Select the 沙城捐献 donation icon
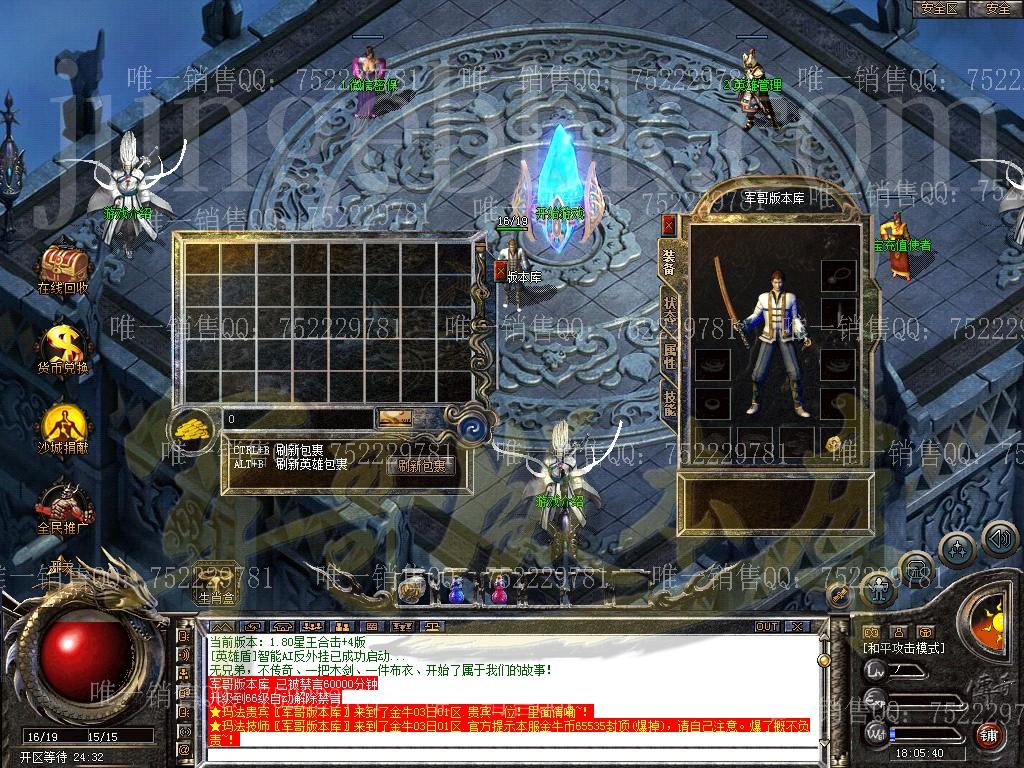 (x=63, y=425)
